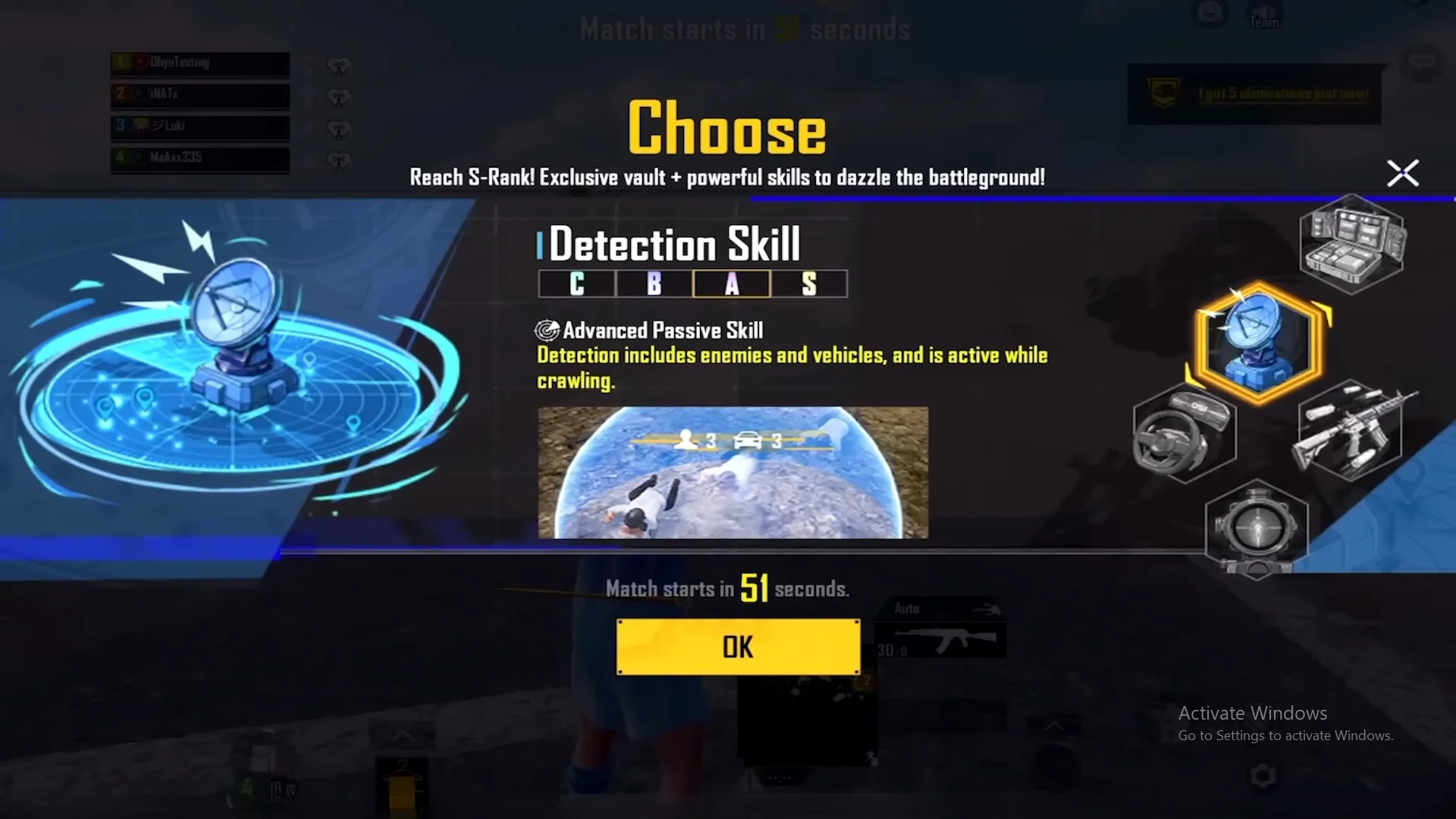Select the scope skill hexagon
This screenshot has height=819, width=1456.
(x=1257, y=529)
